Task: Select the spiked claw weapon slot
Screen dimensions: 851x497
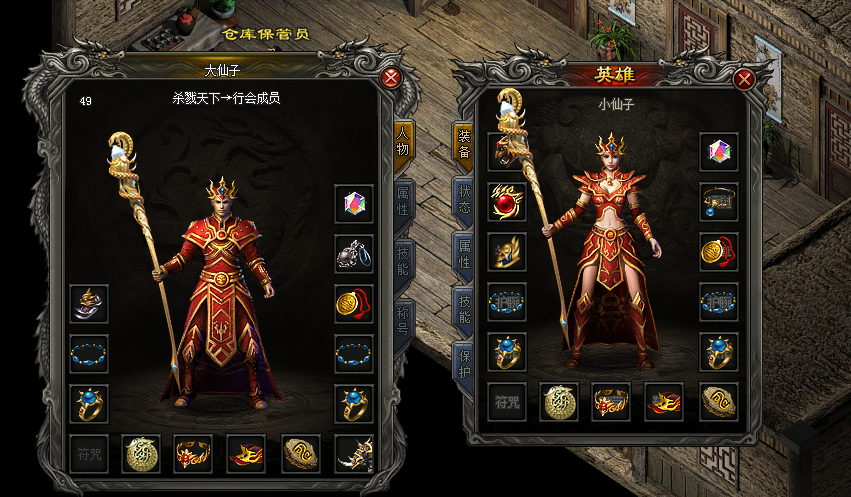Action: click(354, 454)
